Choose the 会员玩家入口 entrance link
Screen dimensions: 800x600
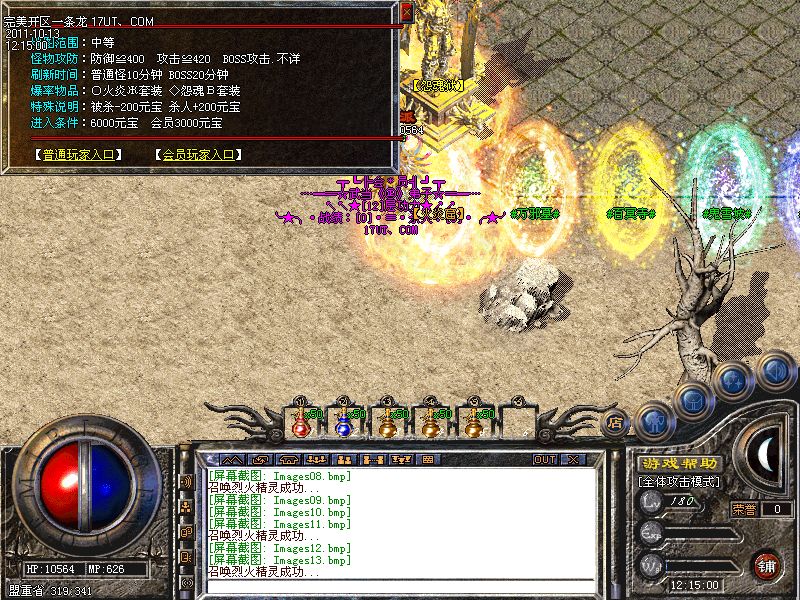(x=198, y=155)
